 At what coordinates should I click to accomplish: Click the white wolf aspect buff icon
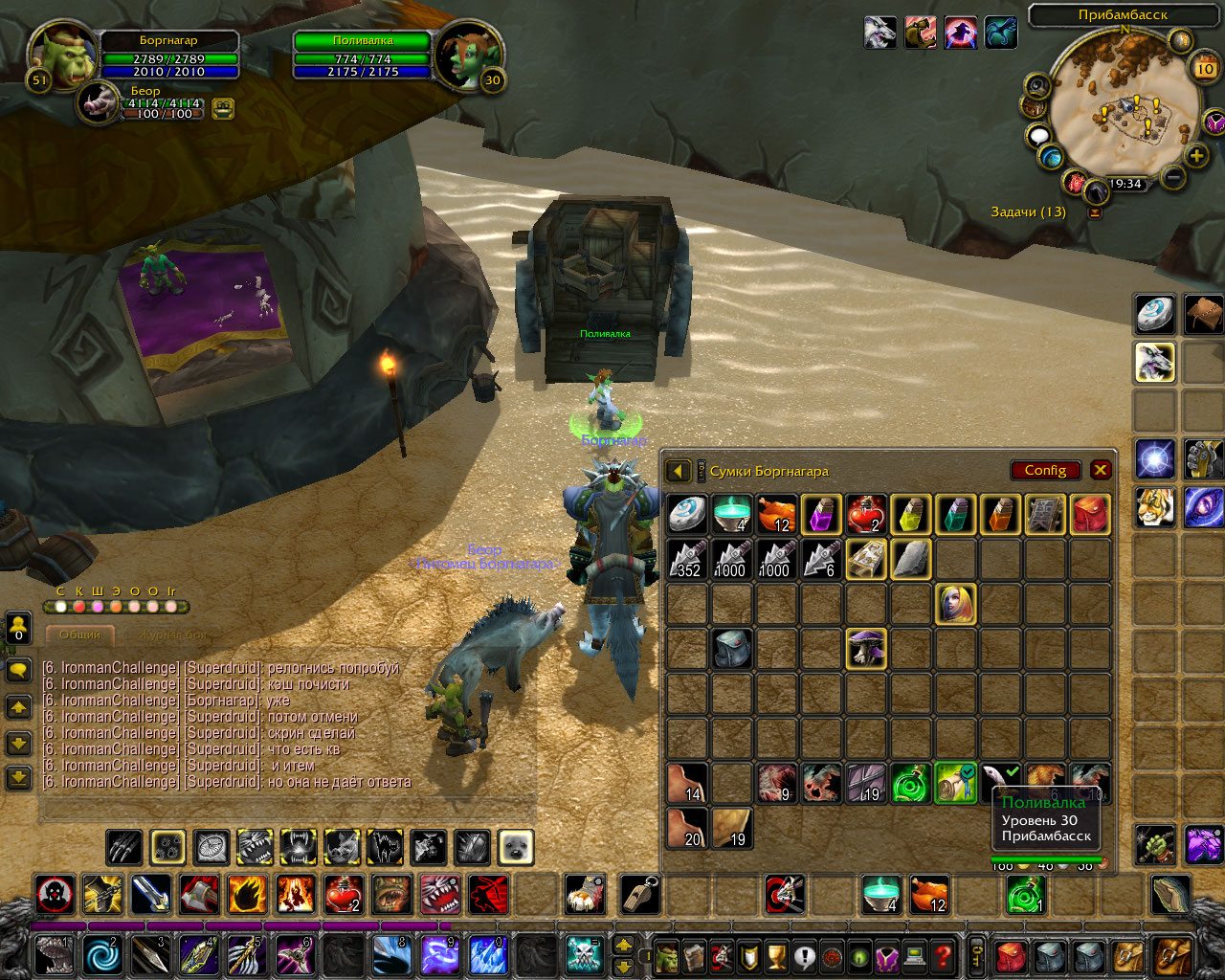[880, 33]
